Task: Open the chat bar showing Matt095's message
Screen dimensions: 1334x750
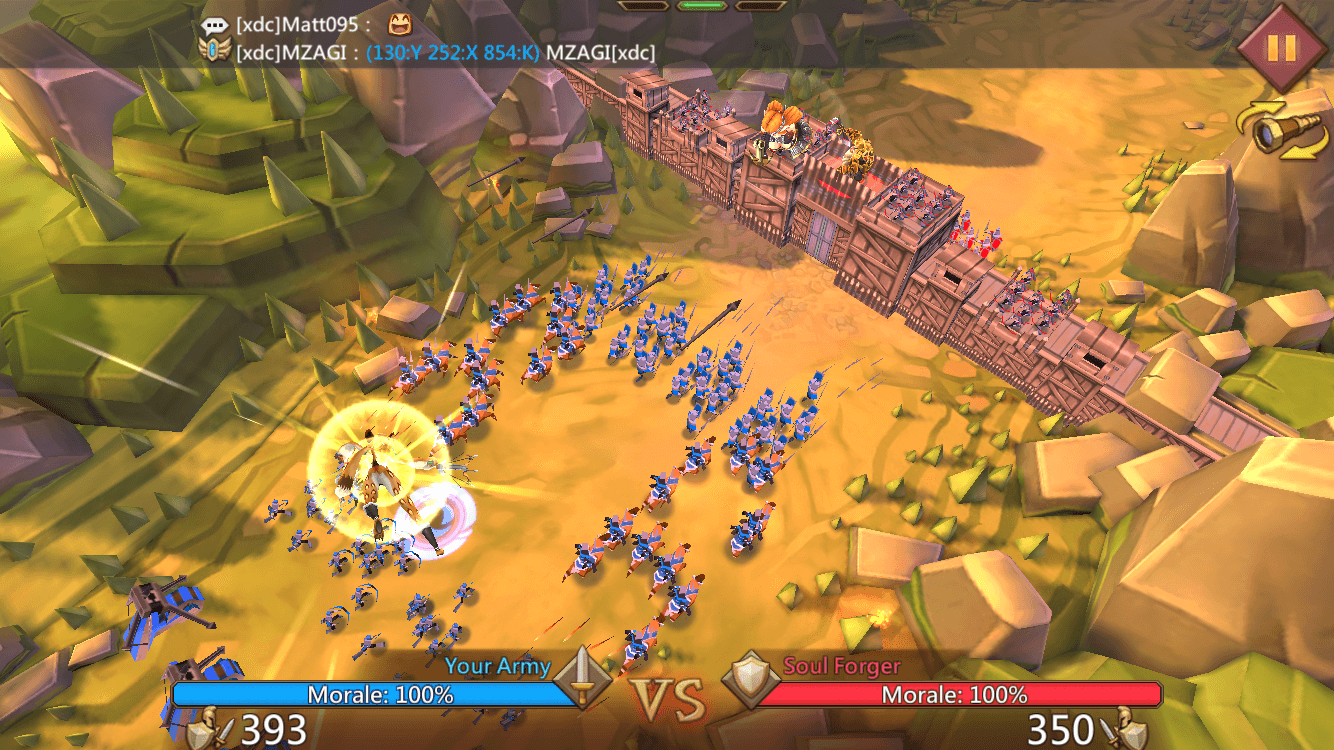Action: 300,25
